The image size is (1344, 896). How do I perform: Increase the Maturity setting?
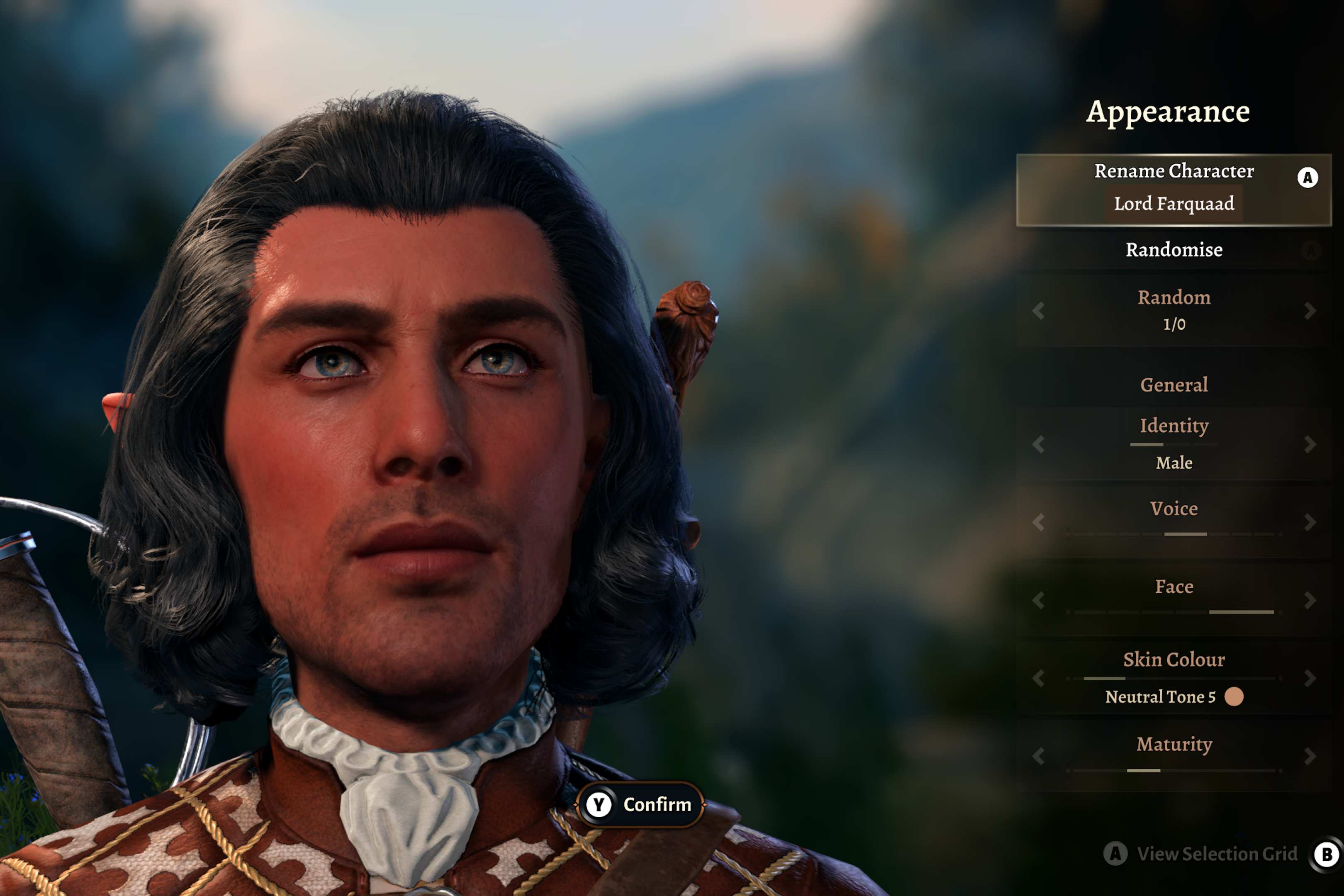1310,756
